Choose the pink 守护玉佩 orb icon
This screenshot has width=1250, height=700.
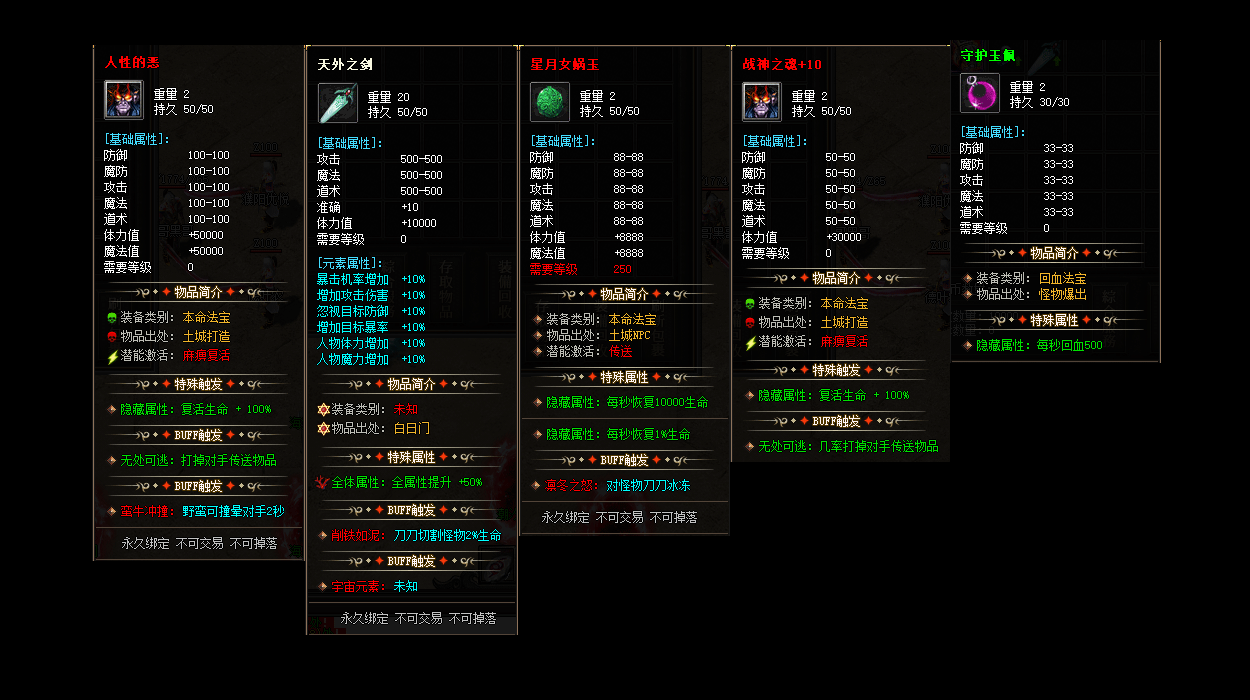coord(979,93)
